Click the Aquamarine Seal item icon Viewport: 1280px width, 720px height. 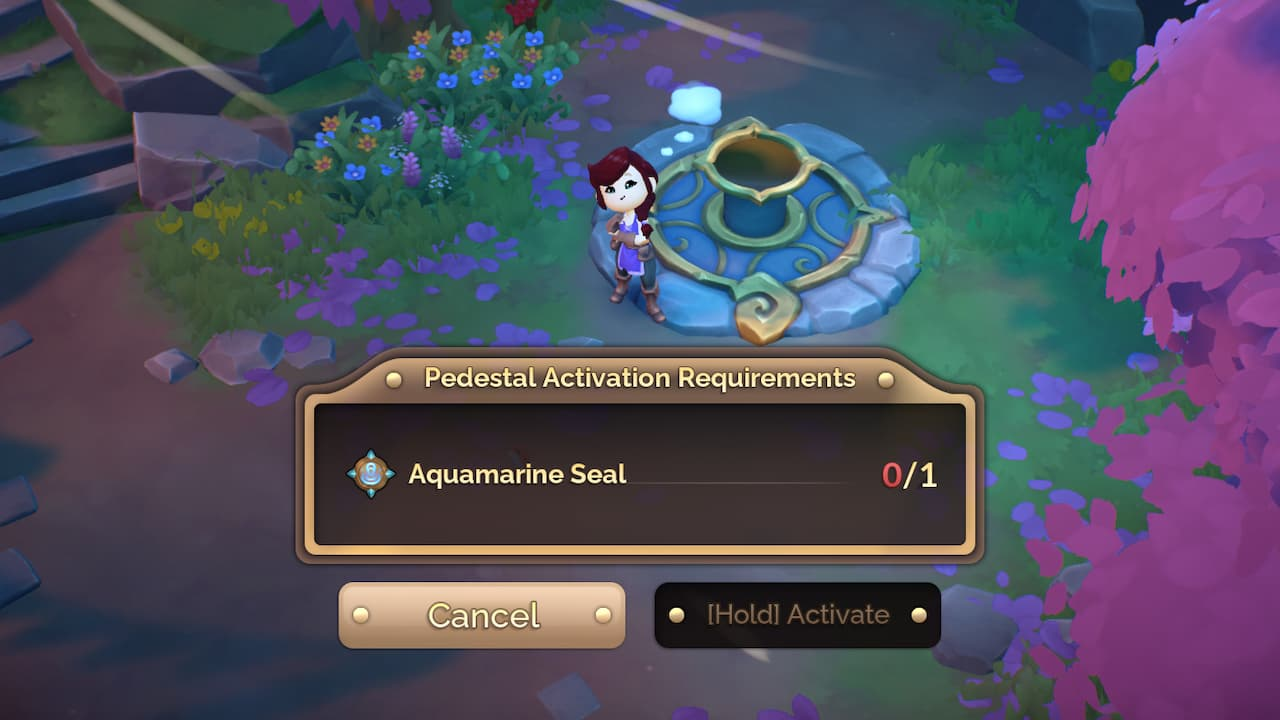coord(371,474)
